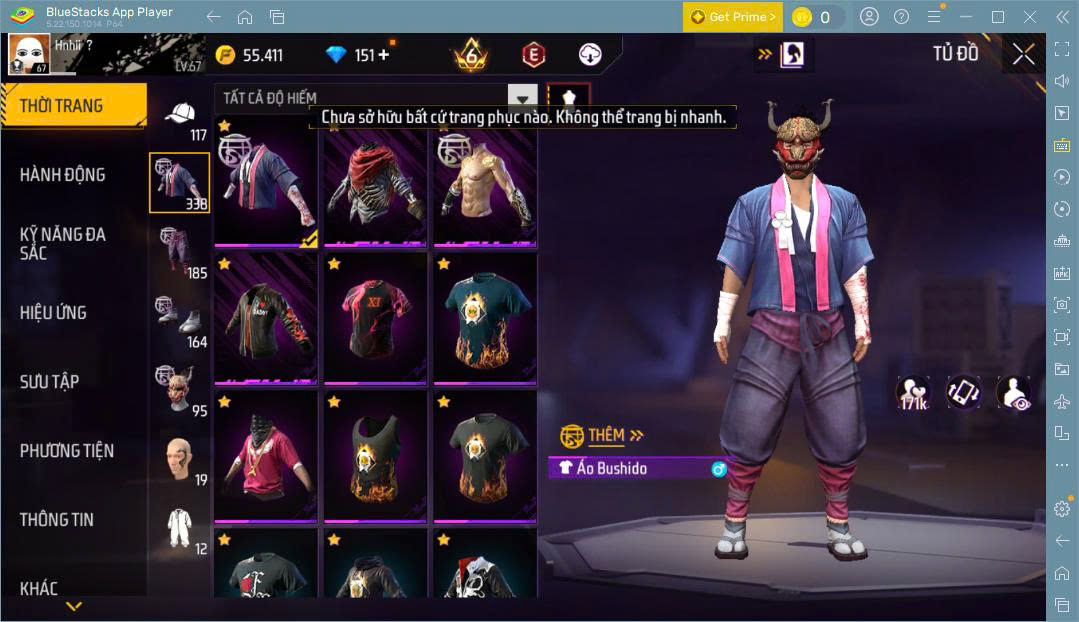Image resolution: width=1079 pixels, height=622 pixels.
Task: Close the Tủ Đồ wardrobe screen
Action: pyautogui.click(x=1023, y=55)
